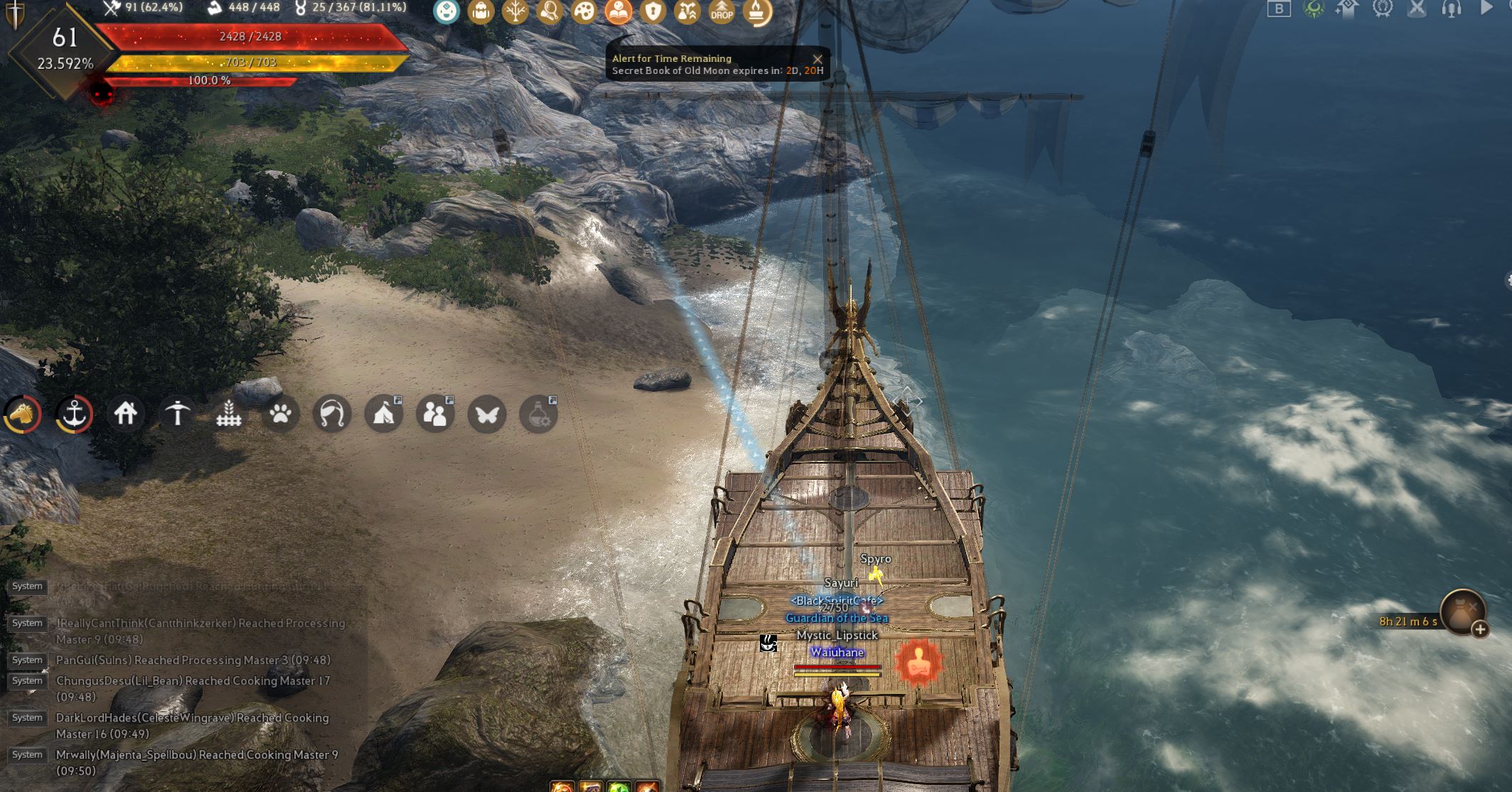The width and height of the screenshot is (1512, 792).
Task: Open the skill tree icon
Action: click(514, 12)
